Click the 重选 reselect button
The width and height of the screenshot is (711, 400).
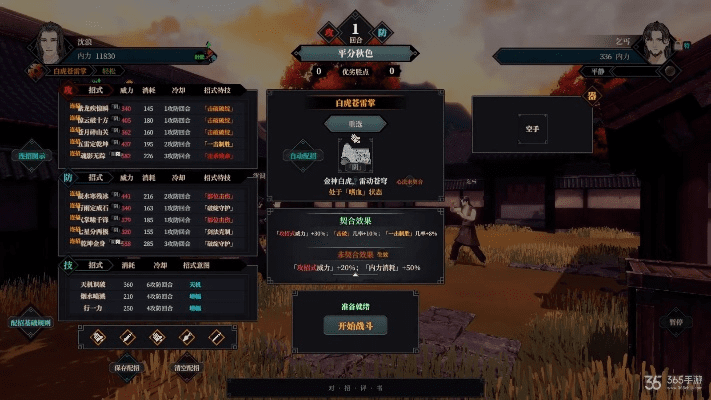click(x=354, y=124)
